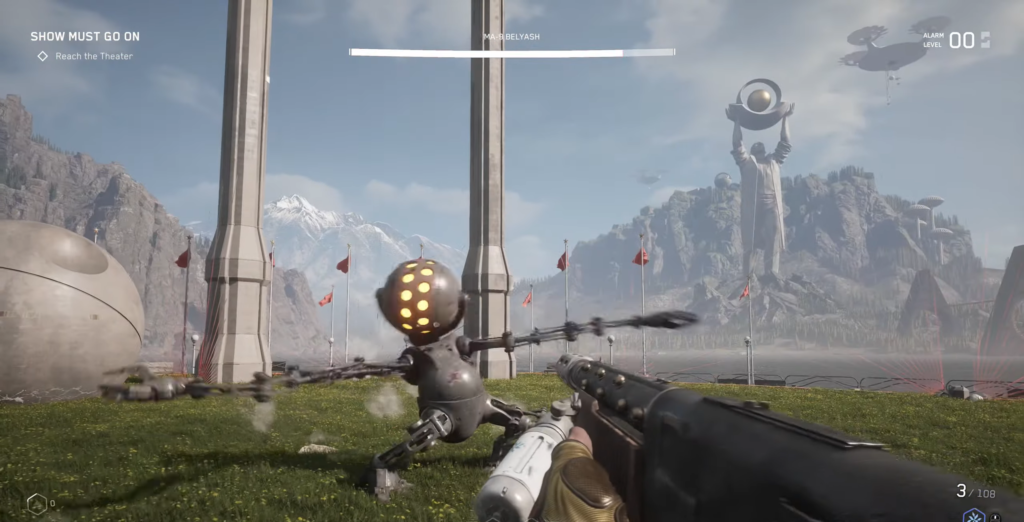This screenshot has height=522, width=1024.
Task: Click the Reach the Theater objective marker
Action: pos(43,56)
